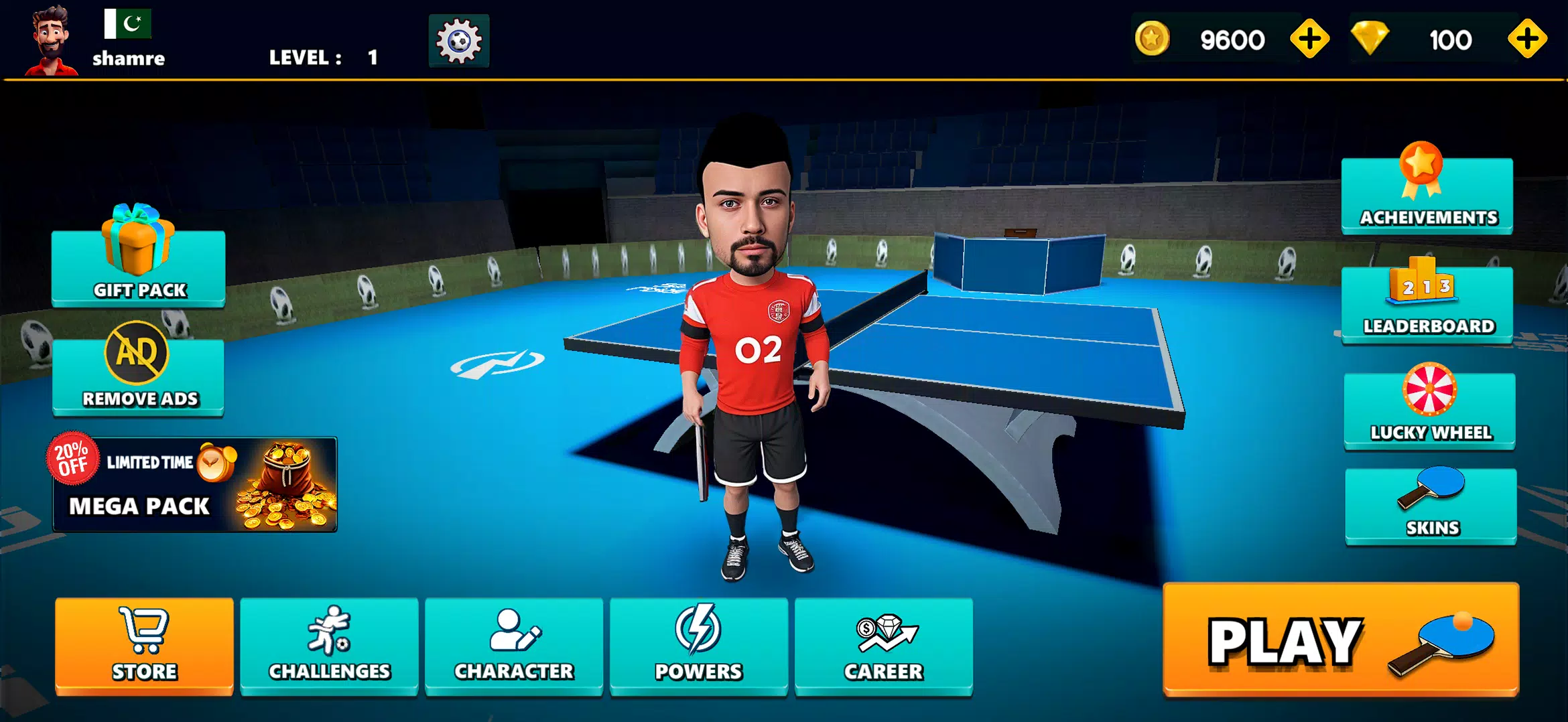View the Career progress section
The height and width of the screenshot is (722, 1568).
(x=884, y=644)
